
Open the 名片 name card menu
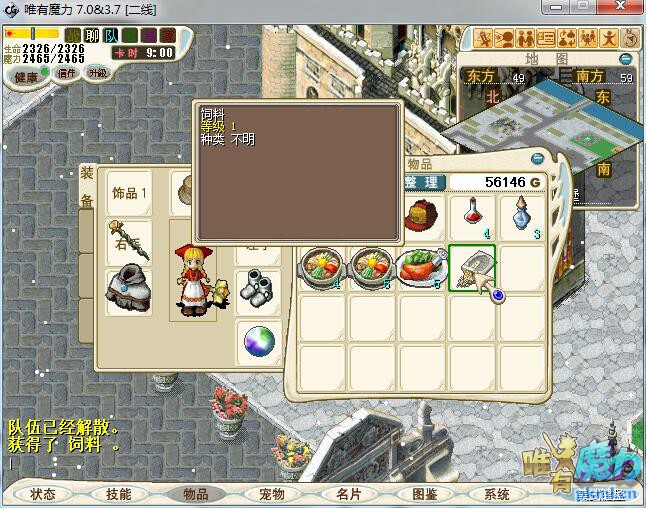348,494
